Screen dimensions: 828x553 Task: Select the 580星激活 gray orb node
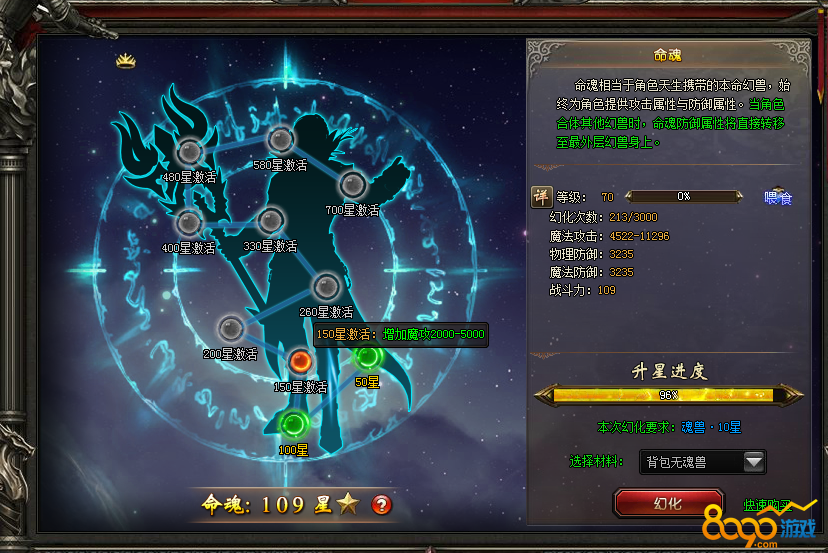point(280,140)
